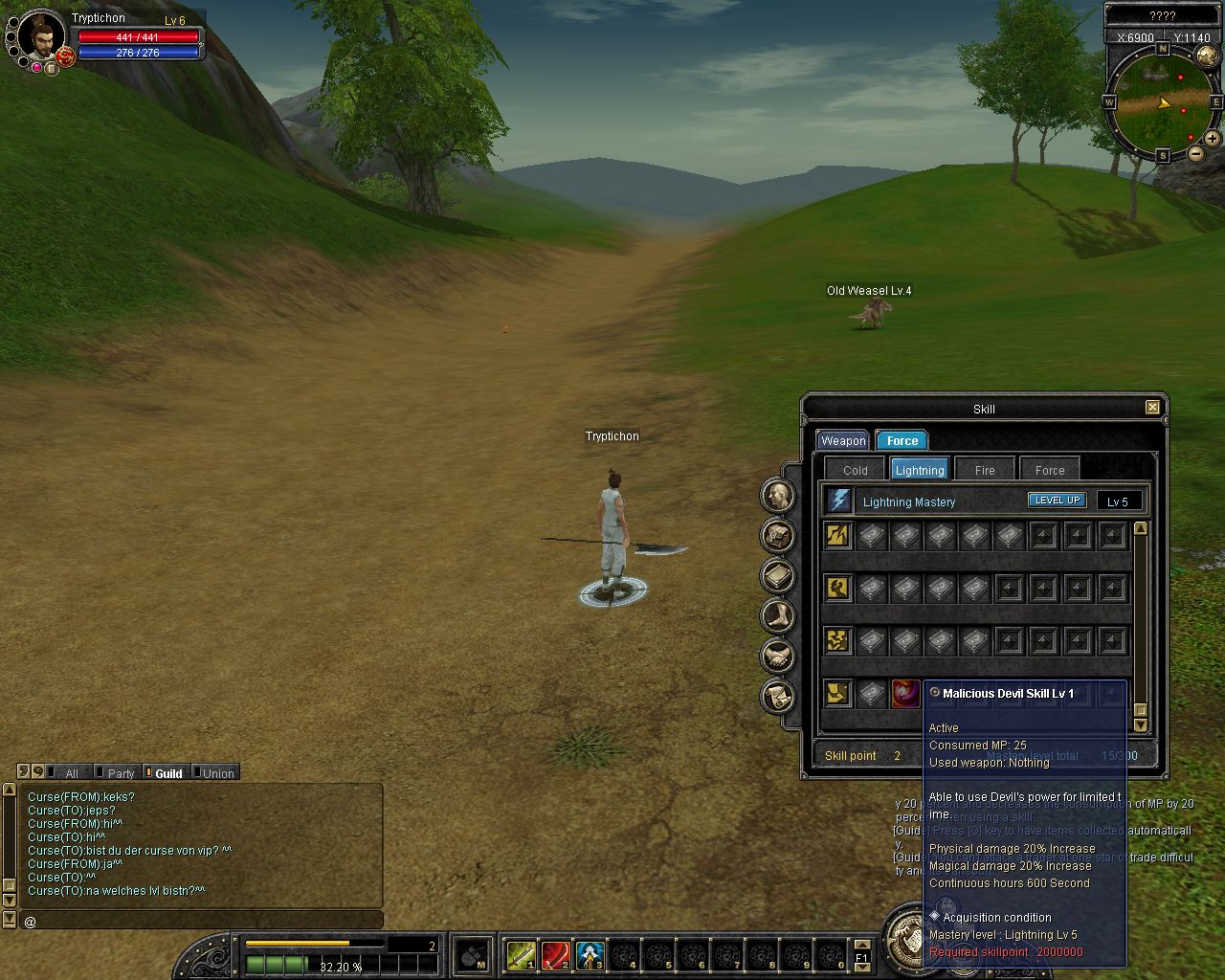Select the Union chat tab

click(x=217, y=773)
